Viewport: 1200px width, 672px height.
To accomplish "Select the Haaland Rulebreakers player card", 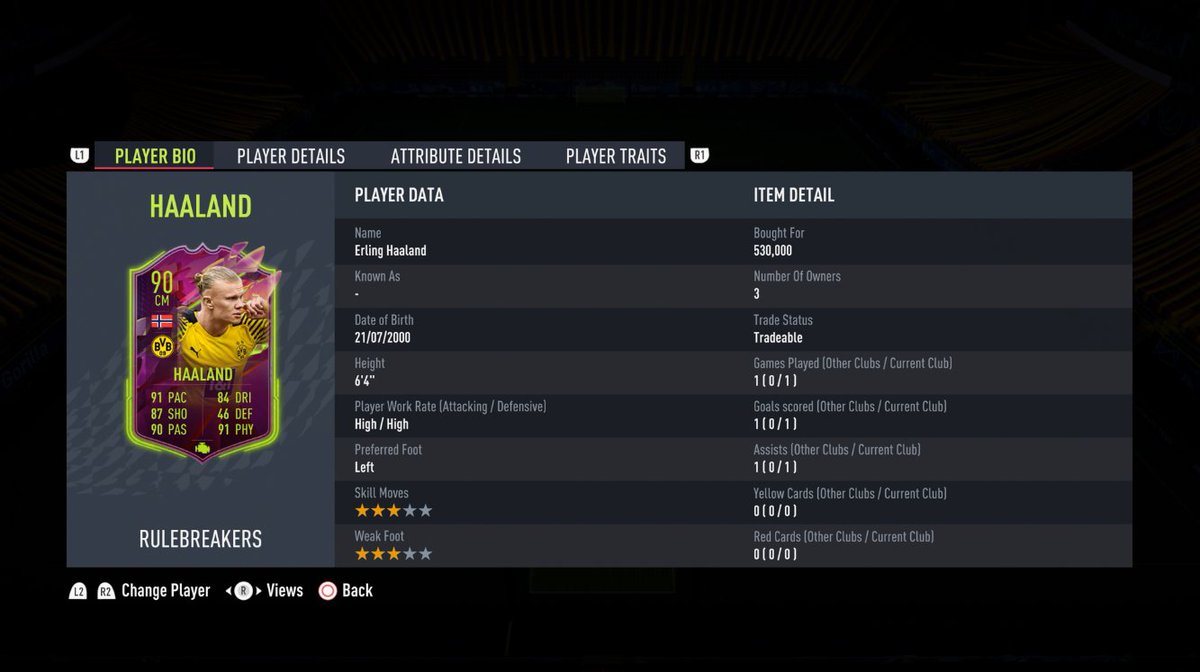I will (x=201, y=355).
